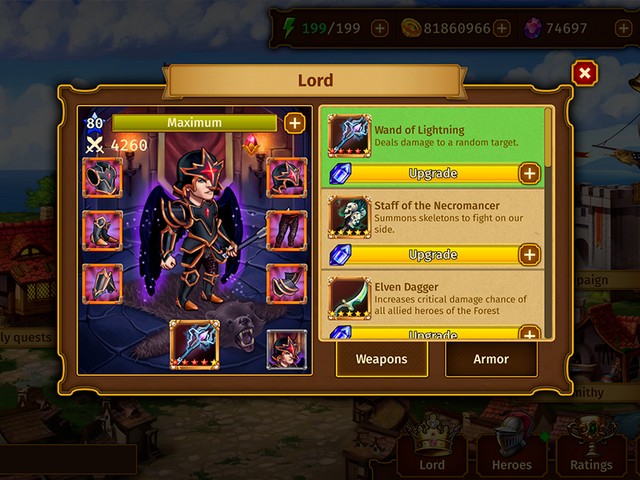The image size is (640, 480).
Task: Select the equipped leg armor slot
Action: (287, 230)
